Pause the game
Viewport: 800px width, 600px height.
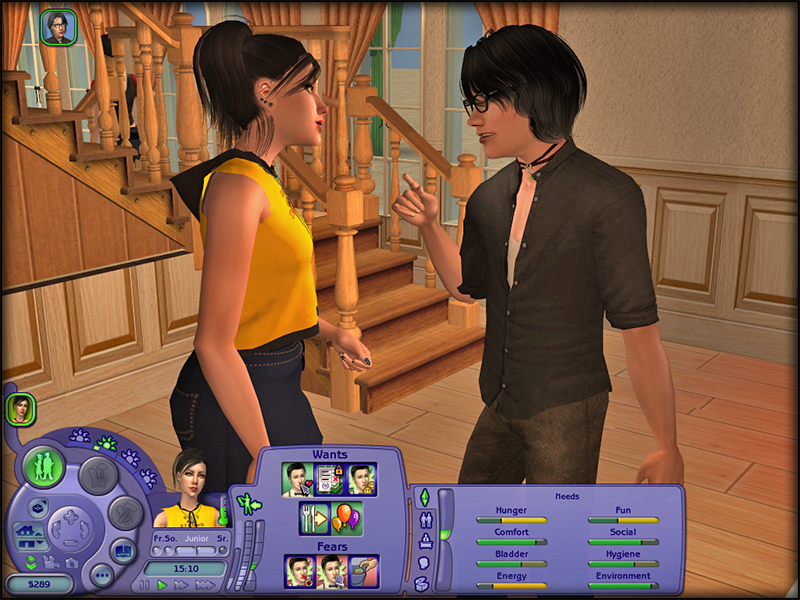coord(146,585)
